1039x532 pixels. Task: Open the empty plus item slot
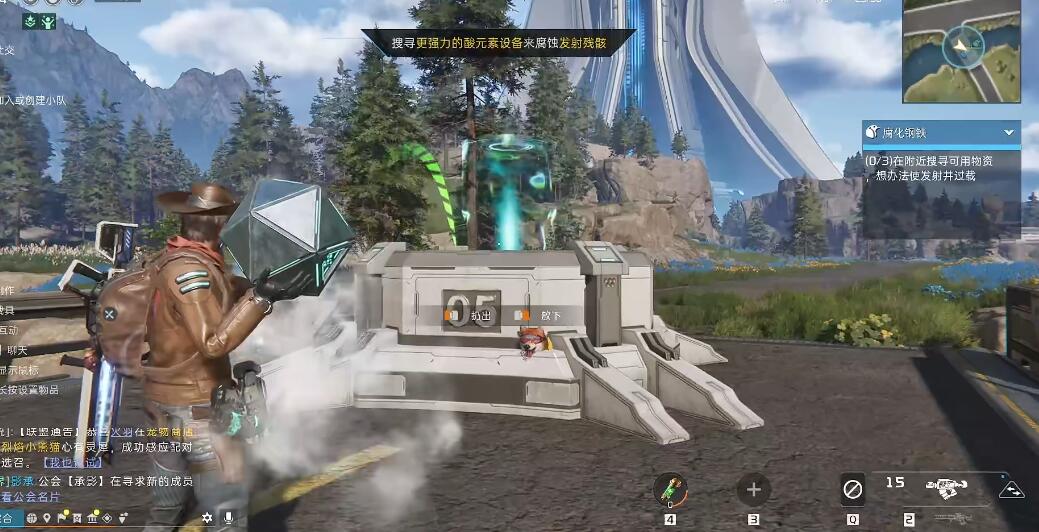(x=753, y=490)
